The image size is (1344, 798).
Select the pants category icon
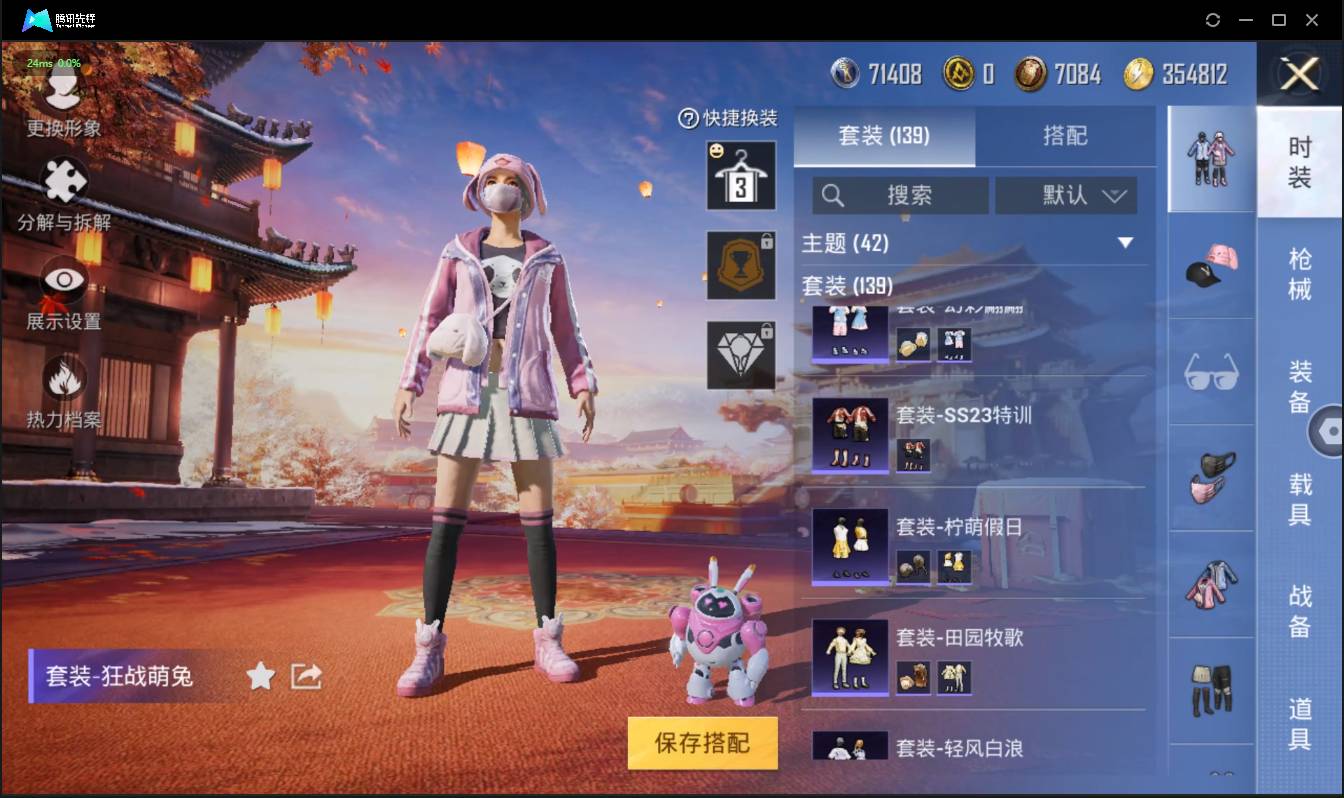click(1211, 690)
